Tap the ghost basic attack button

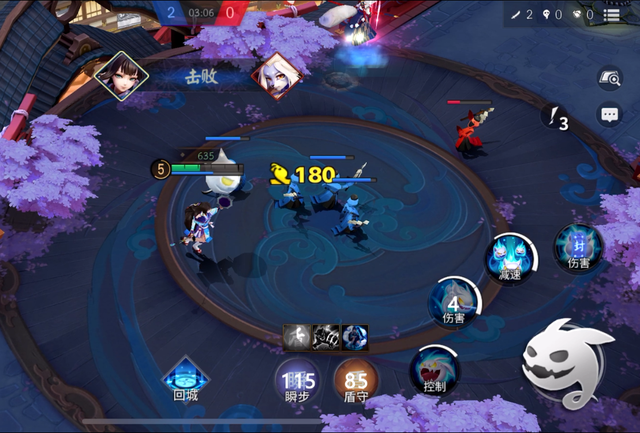[x=567, y=363]
